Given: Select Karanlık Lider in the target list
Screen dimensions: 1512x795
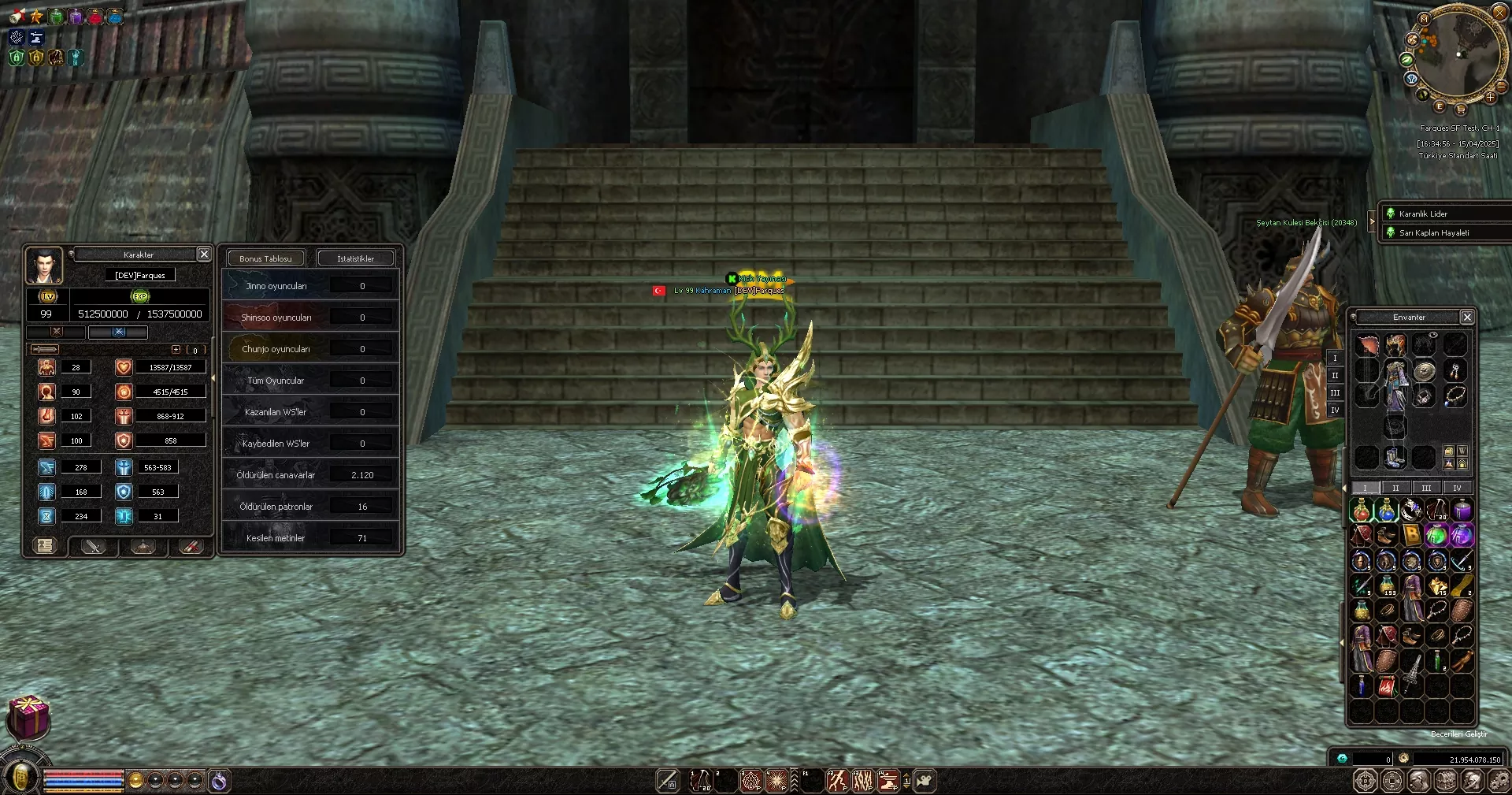Looking at the screenshot, I should tap(1423, 214).
